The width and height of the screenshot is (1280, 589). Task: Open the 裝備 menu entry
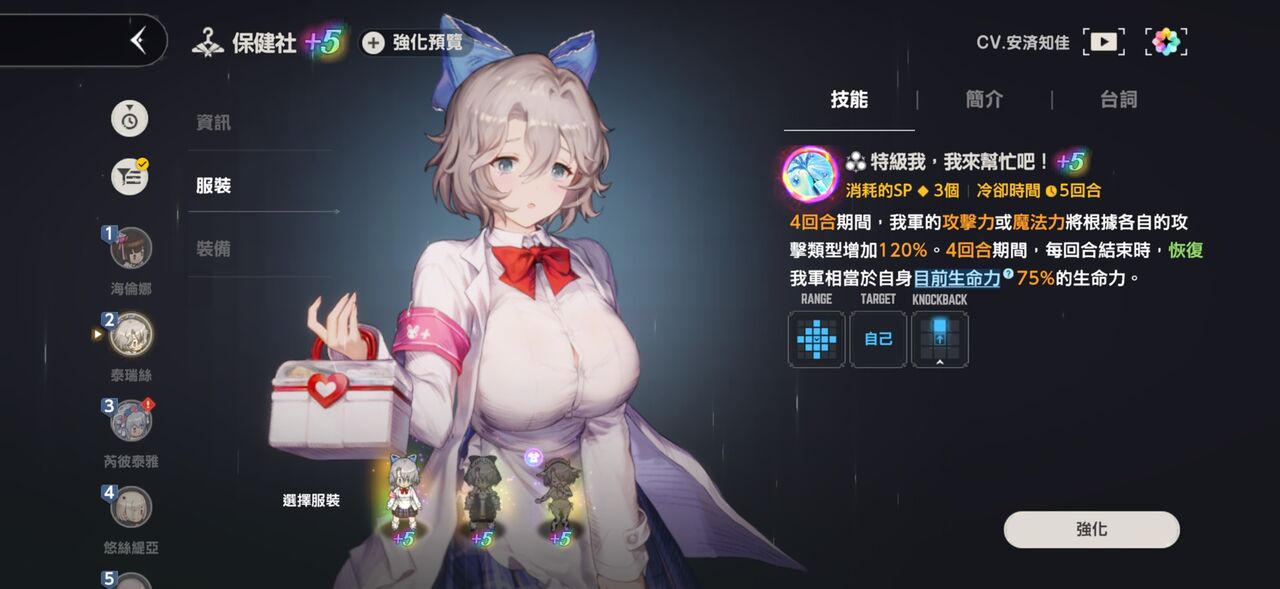tap(214, 249)
